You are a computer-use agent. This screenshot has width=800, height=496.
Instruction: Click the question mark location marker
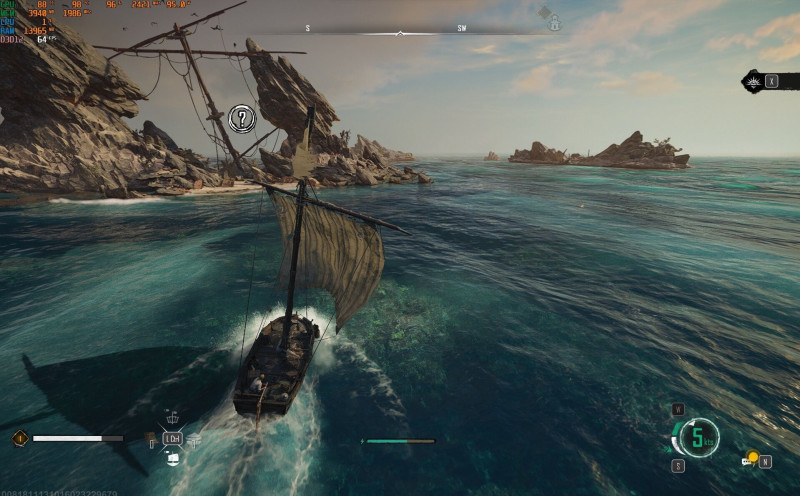tap(242, 118)
